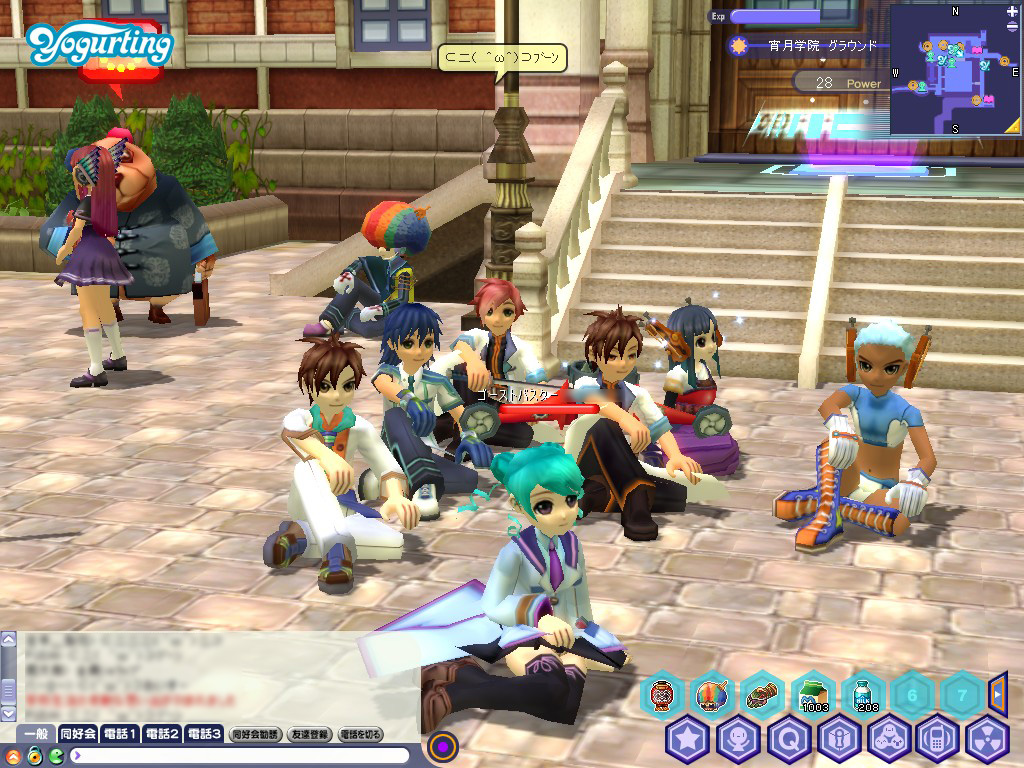Image resolution: width=1024 pixels, height=768 pixels.
Task: Open the star hexagon menu
Action: tap(687, 739)
